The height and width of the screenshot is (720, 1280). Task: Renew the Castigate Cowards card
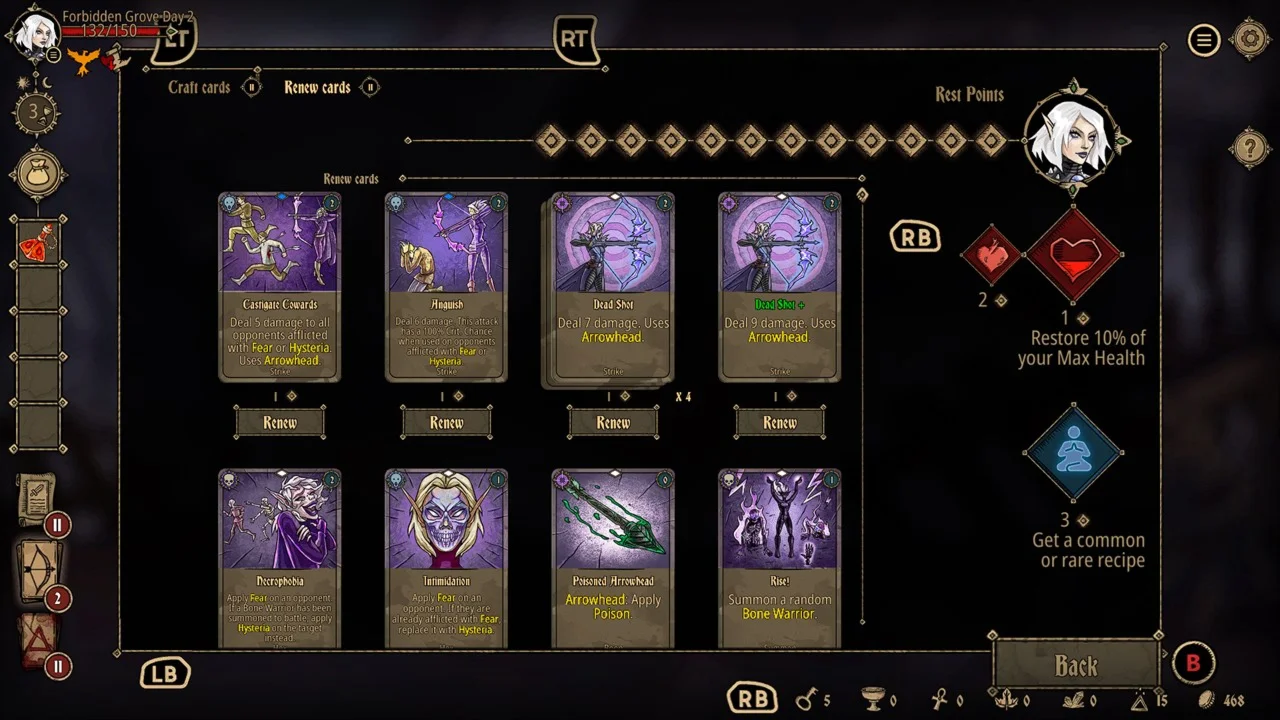point(280,423)
